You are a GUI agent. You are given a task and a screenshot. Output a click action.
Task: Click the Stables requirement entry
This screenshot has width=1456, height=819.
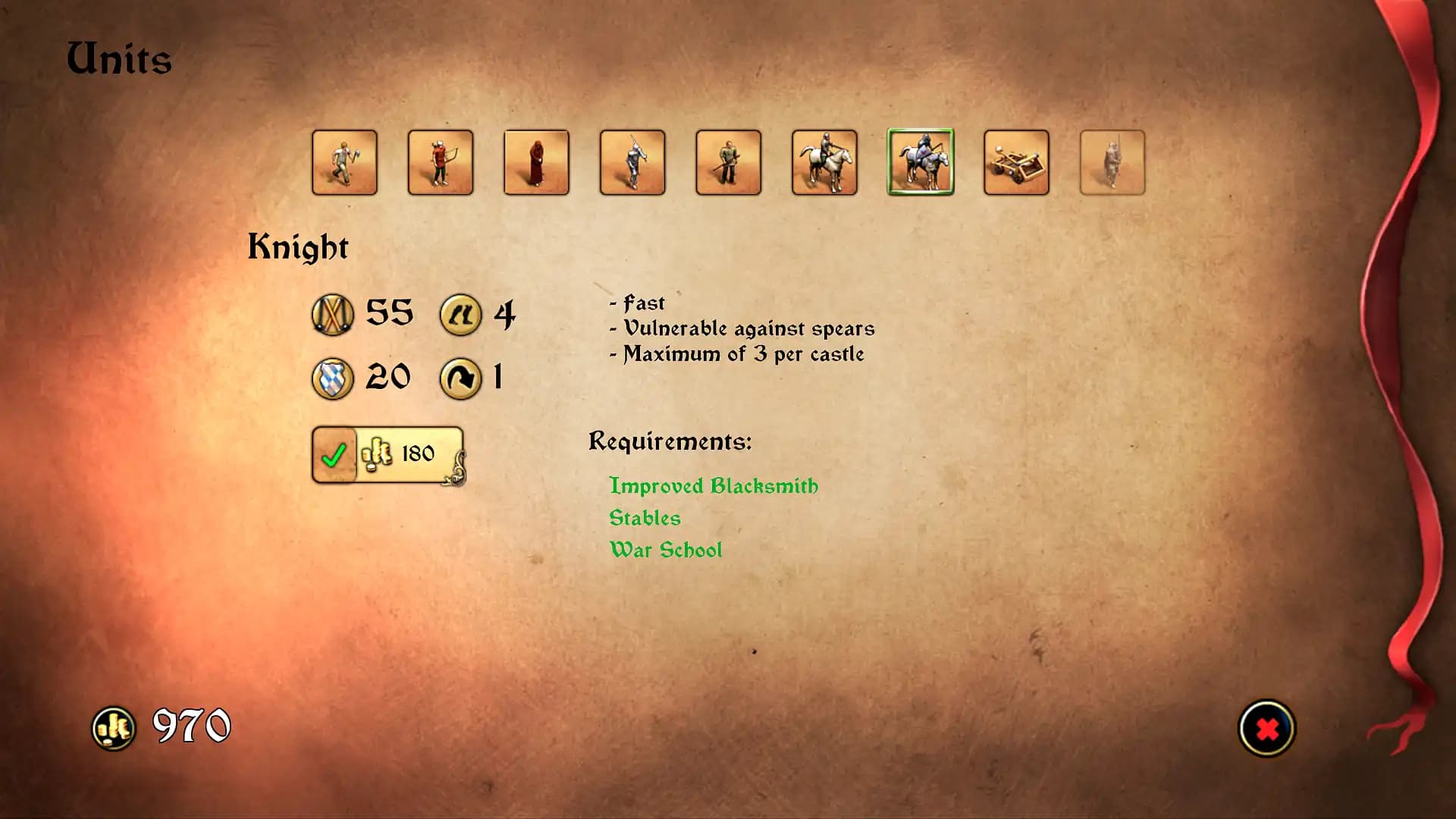click(x=645, y=518)
